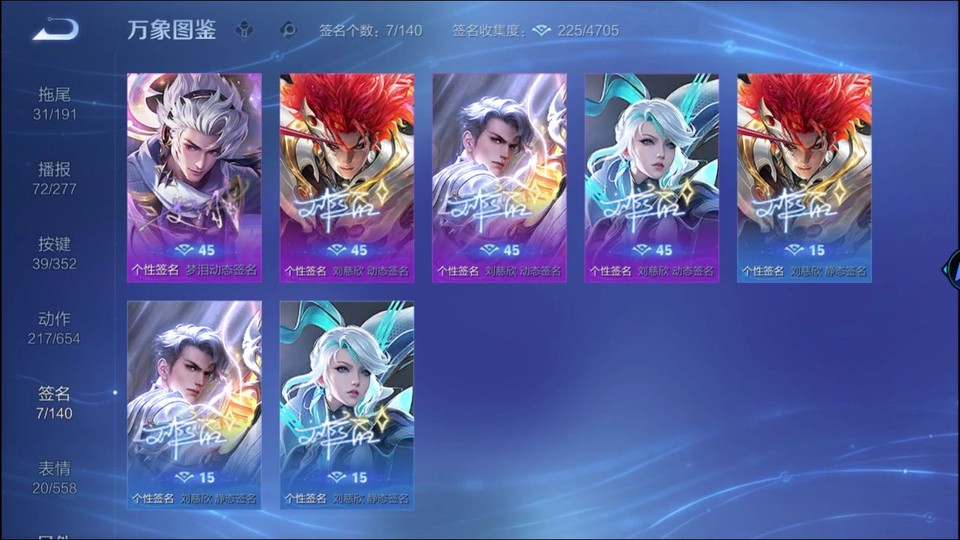Switch to the 拖尾 tab

pos(55,103)
